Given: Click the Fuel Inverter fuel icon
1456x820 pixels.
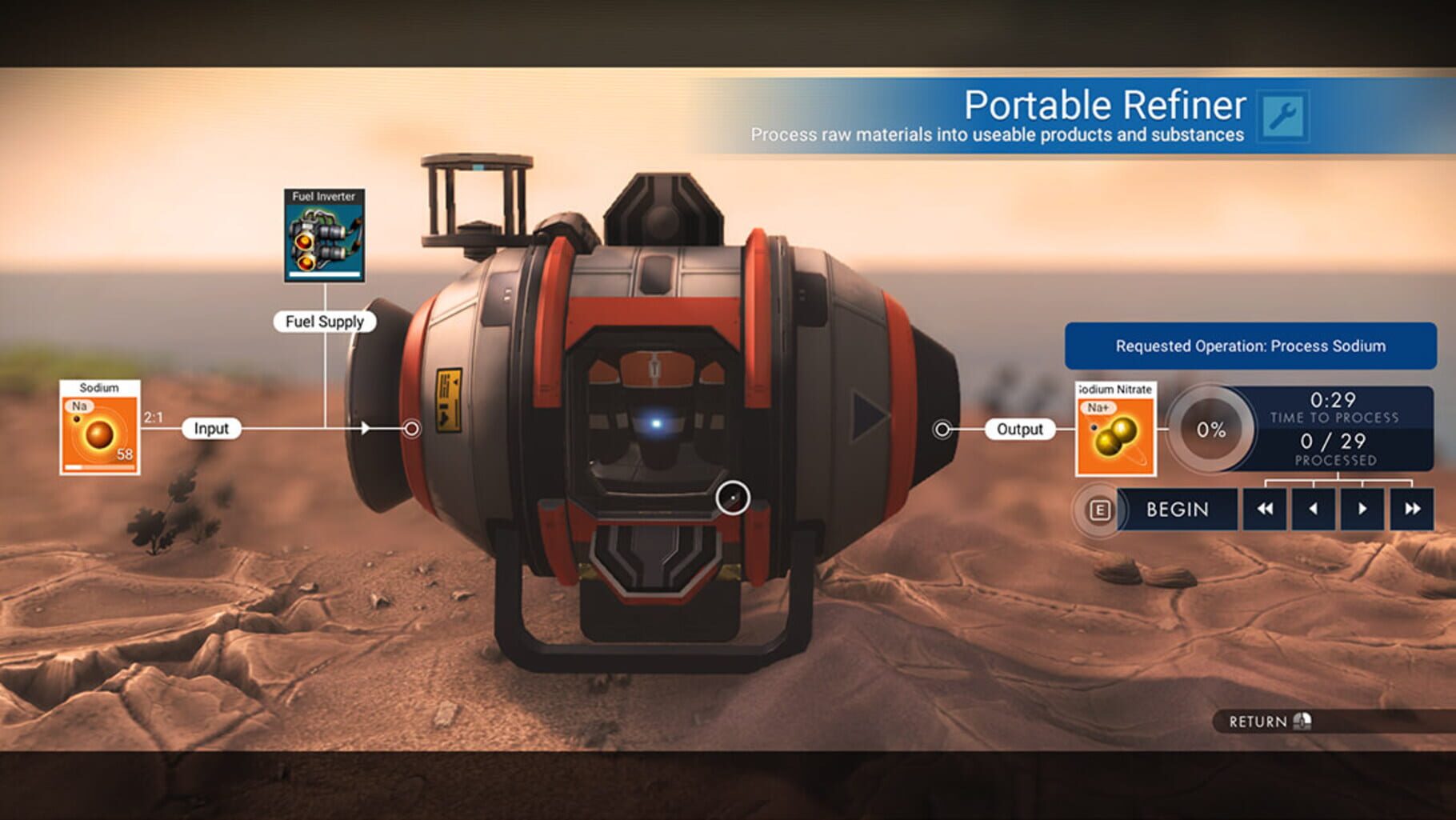Looking at the screenshot, I should coord(323,236).
